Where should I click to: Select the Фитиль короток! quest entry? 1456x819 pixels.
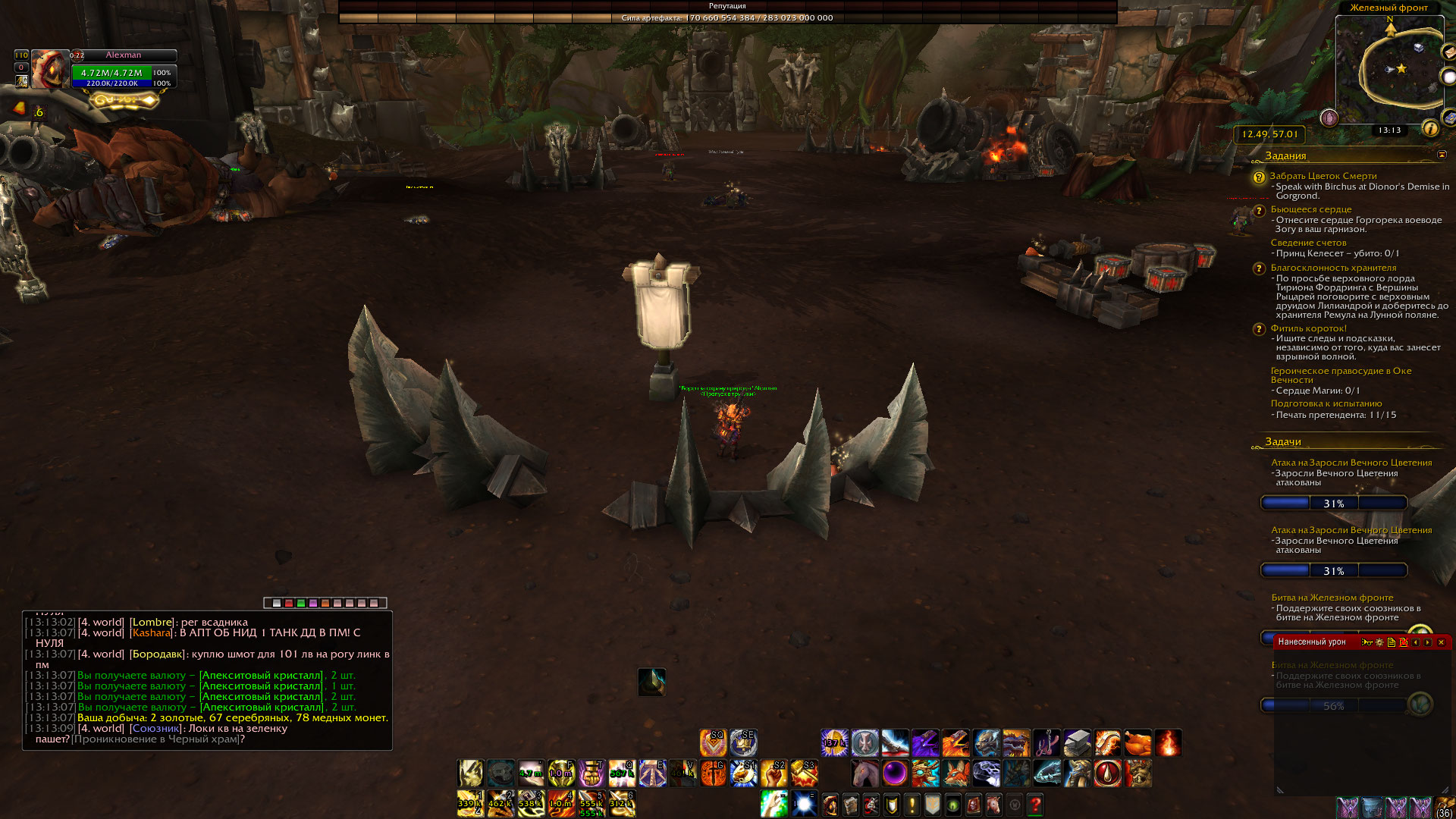click(1308, 328)
